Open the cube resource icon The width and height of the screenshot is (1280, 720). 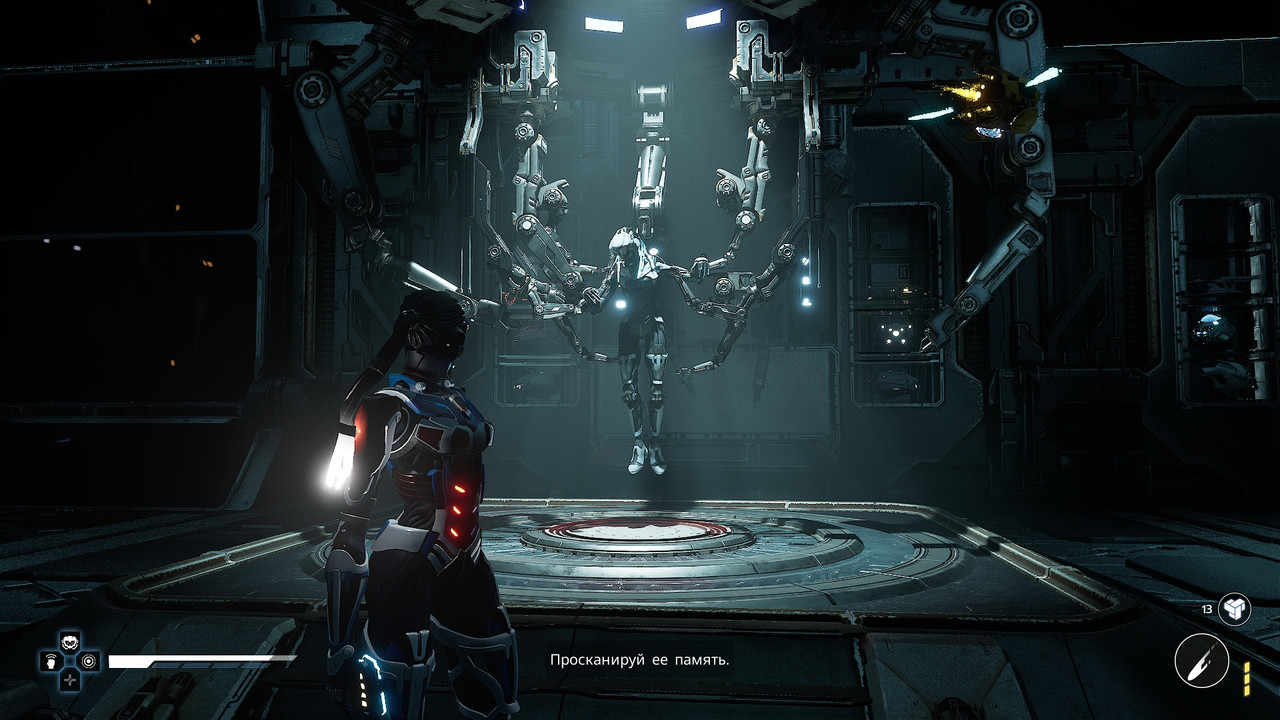pyautogui.click(x=1234, y=608)
